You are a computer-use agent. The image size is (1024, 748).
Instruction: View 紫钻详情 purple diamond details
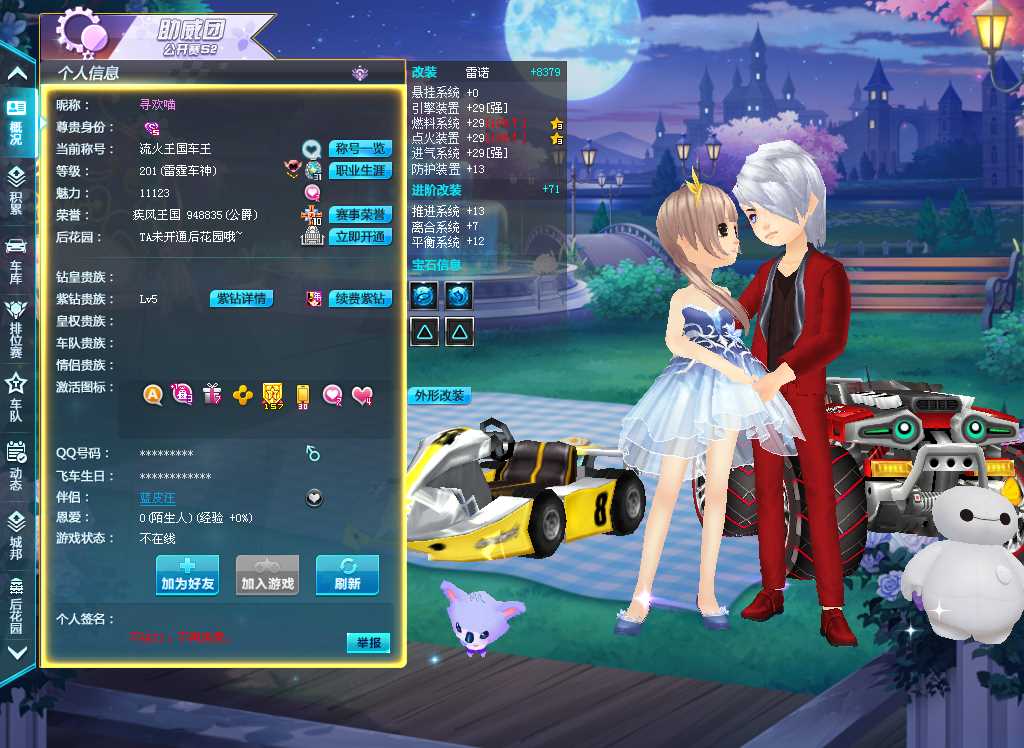[241, 299]
